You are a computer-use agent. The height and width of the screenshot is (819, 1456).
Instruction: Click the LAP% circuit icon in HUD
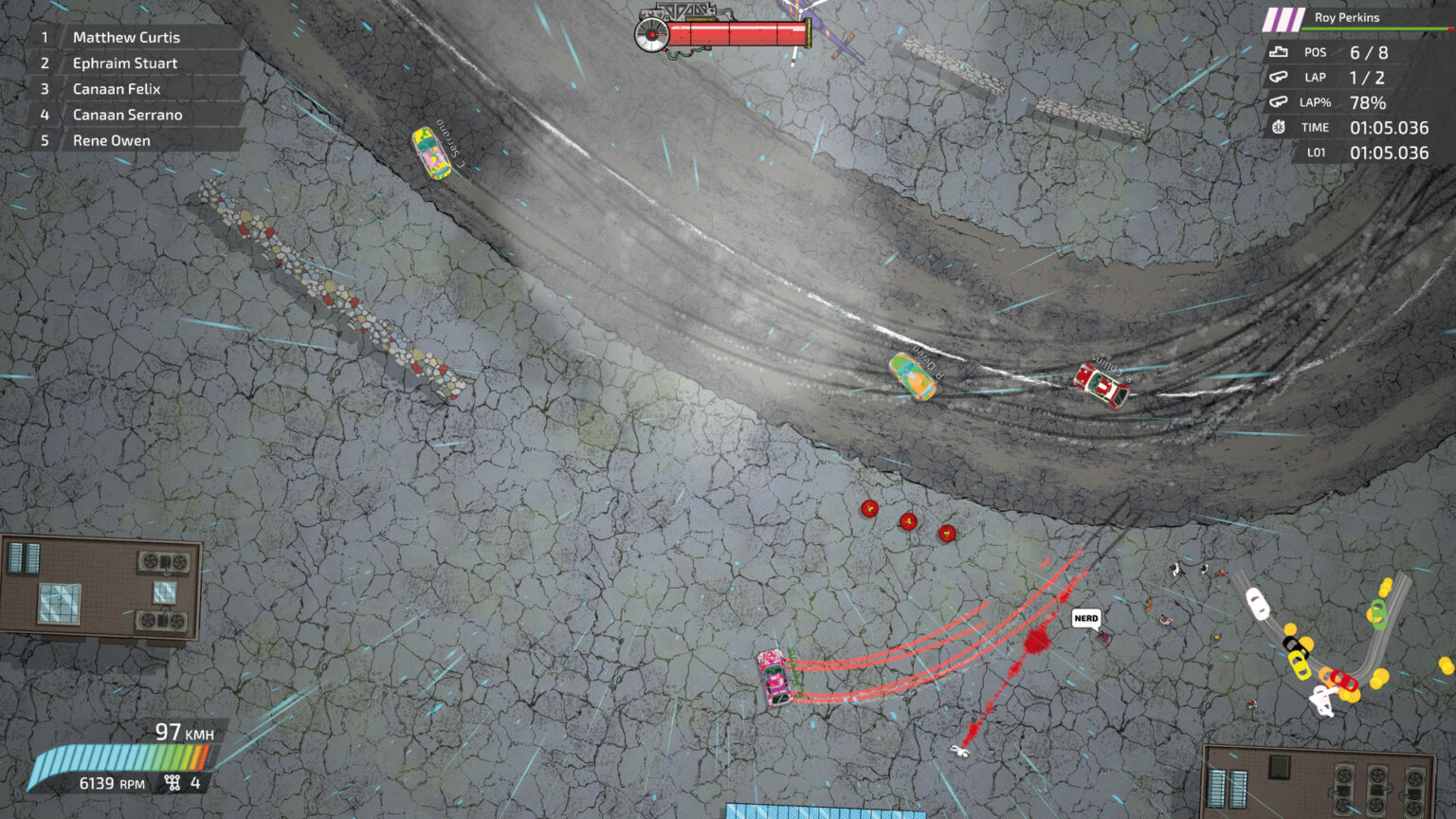(x=1278, y=102)
